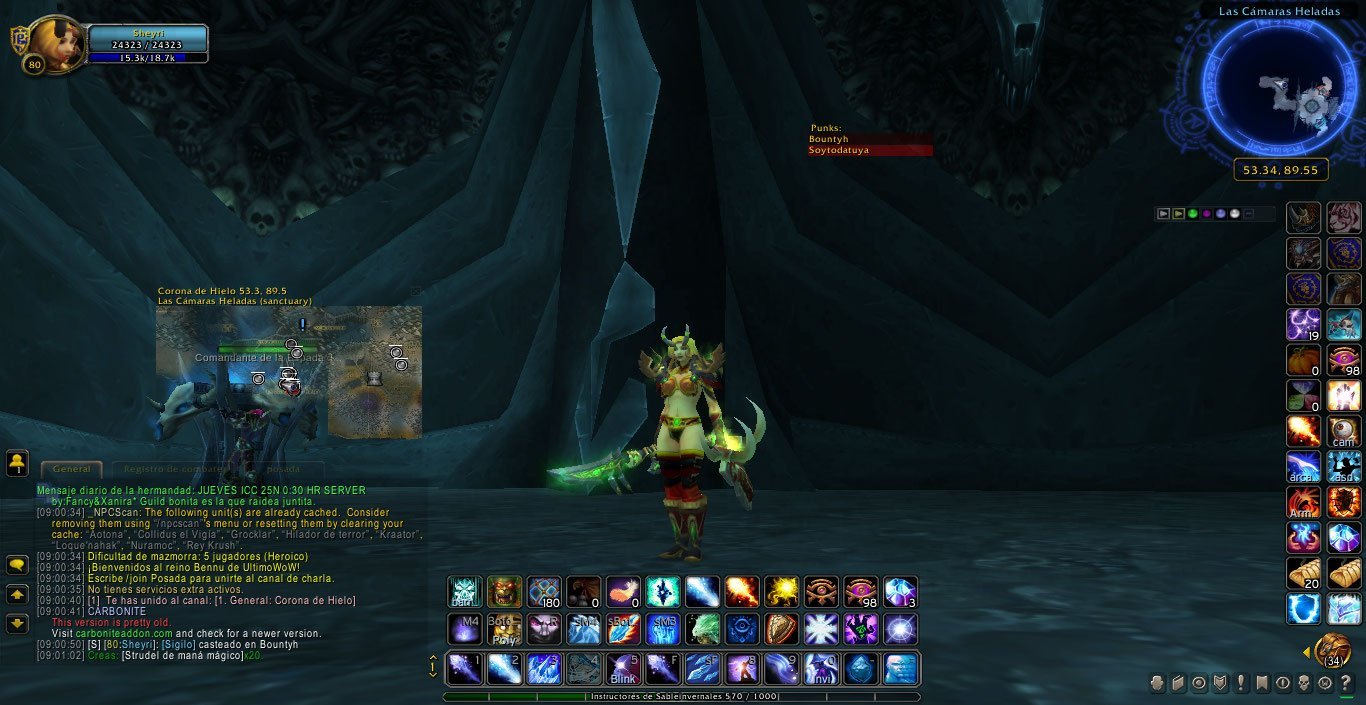Viewport: 1366px width, 705px height.
Task: Click the chat down-arrow button
Action: click(x=17, y=623)
